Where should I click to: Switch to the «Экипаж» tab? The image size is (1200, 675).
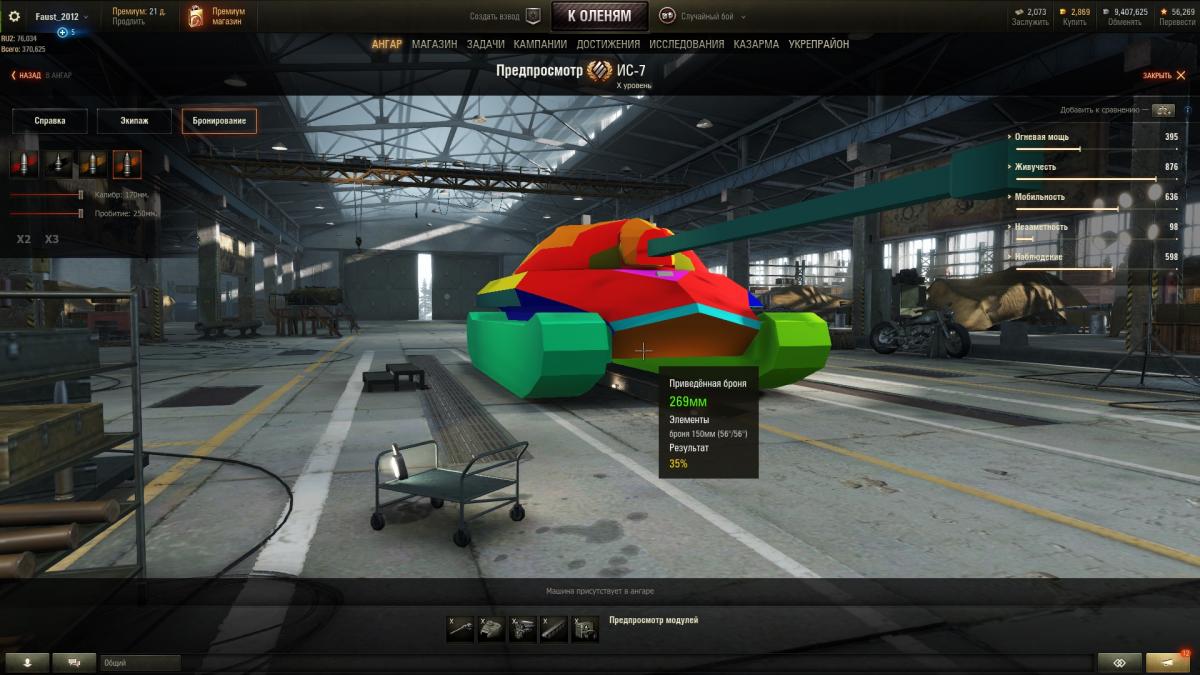point(134,121)
